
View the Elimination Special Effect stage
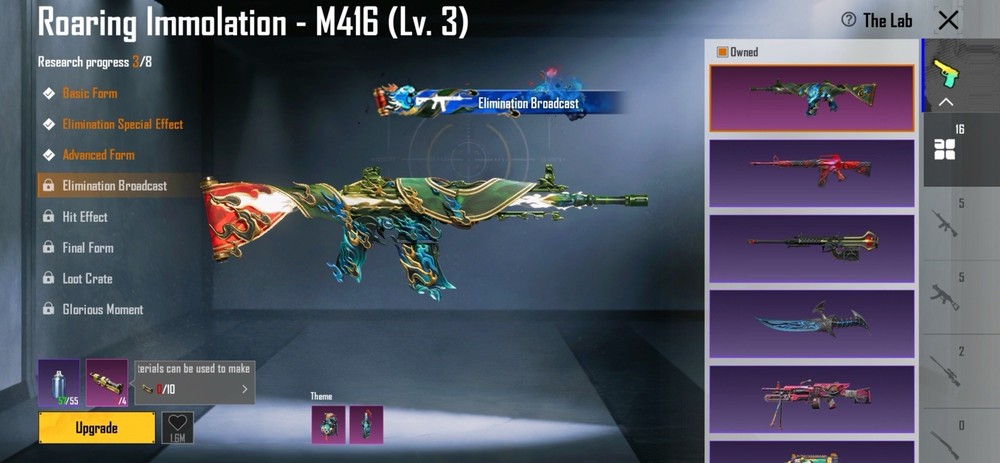[x=122, y=124]
